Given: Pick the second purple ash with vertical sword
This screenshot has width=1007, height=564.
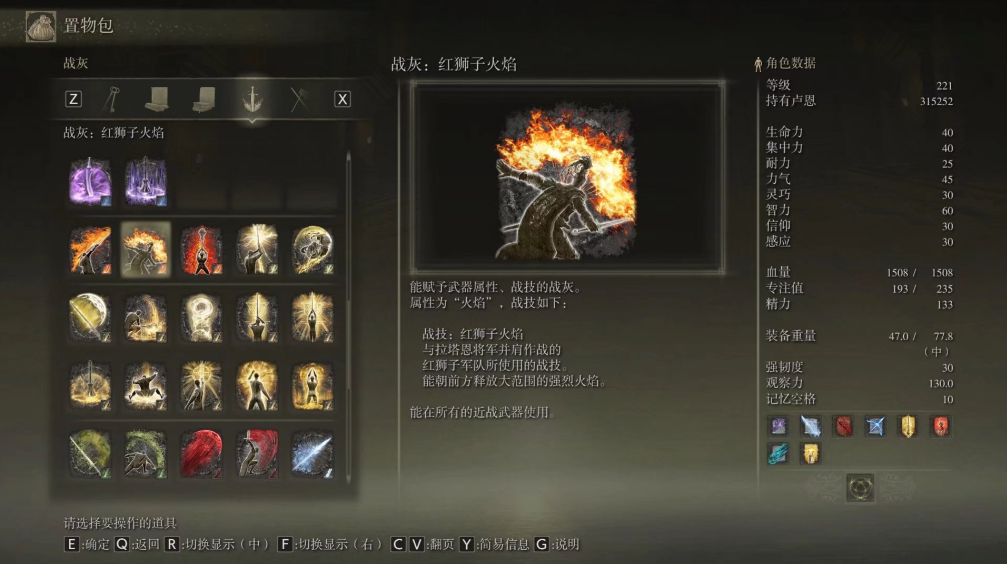Looking at the screenshot, I should click(145, 183).
